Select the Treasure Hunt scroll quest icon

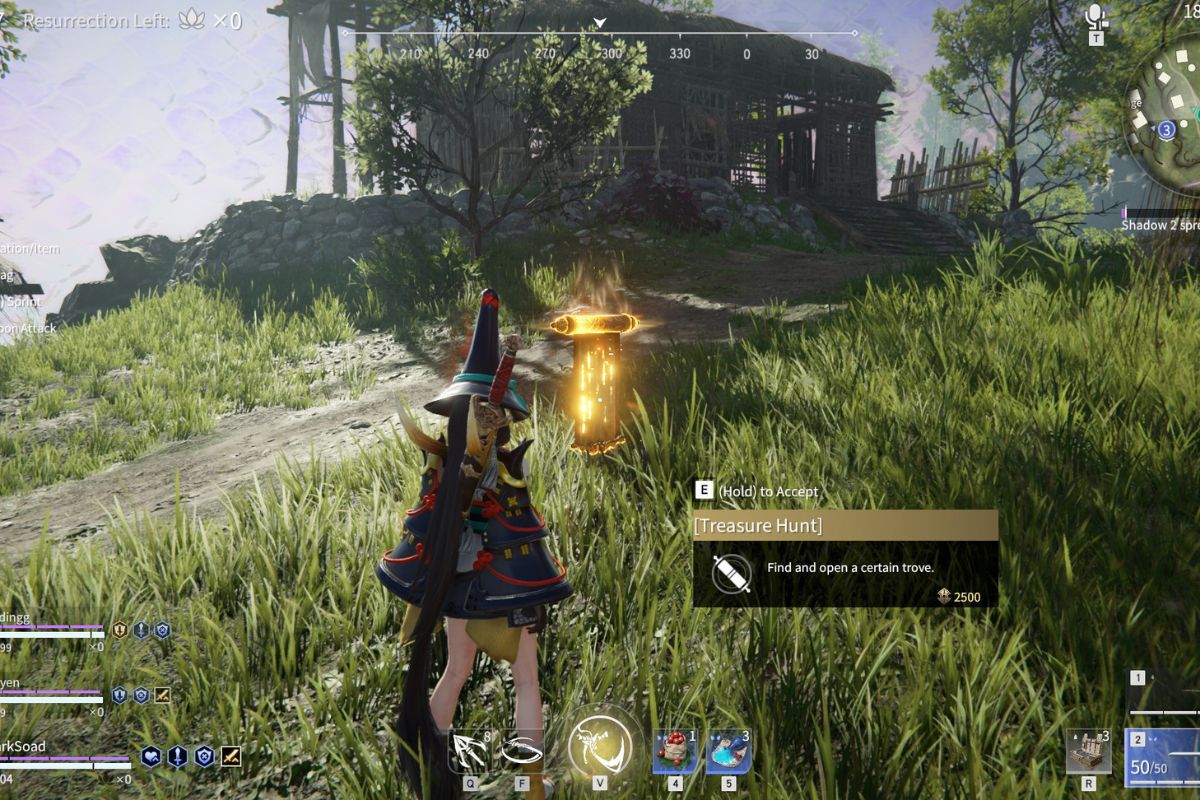pyautogui.click(x=731, y=573)
